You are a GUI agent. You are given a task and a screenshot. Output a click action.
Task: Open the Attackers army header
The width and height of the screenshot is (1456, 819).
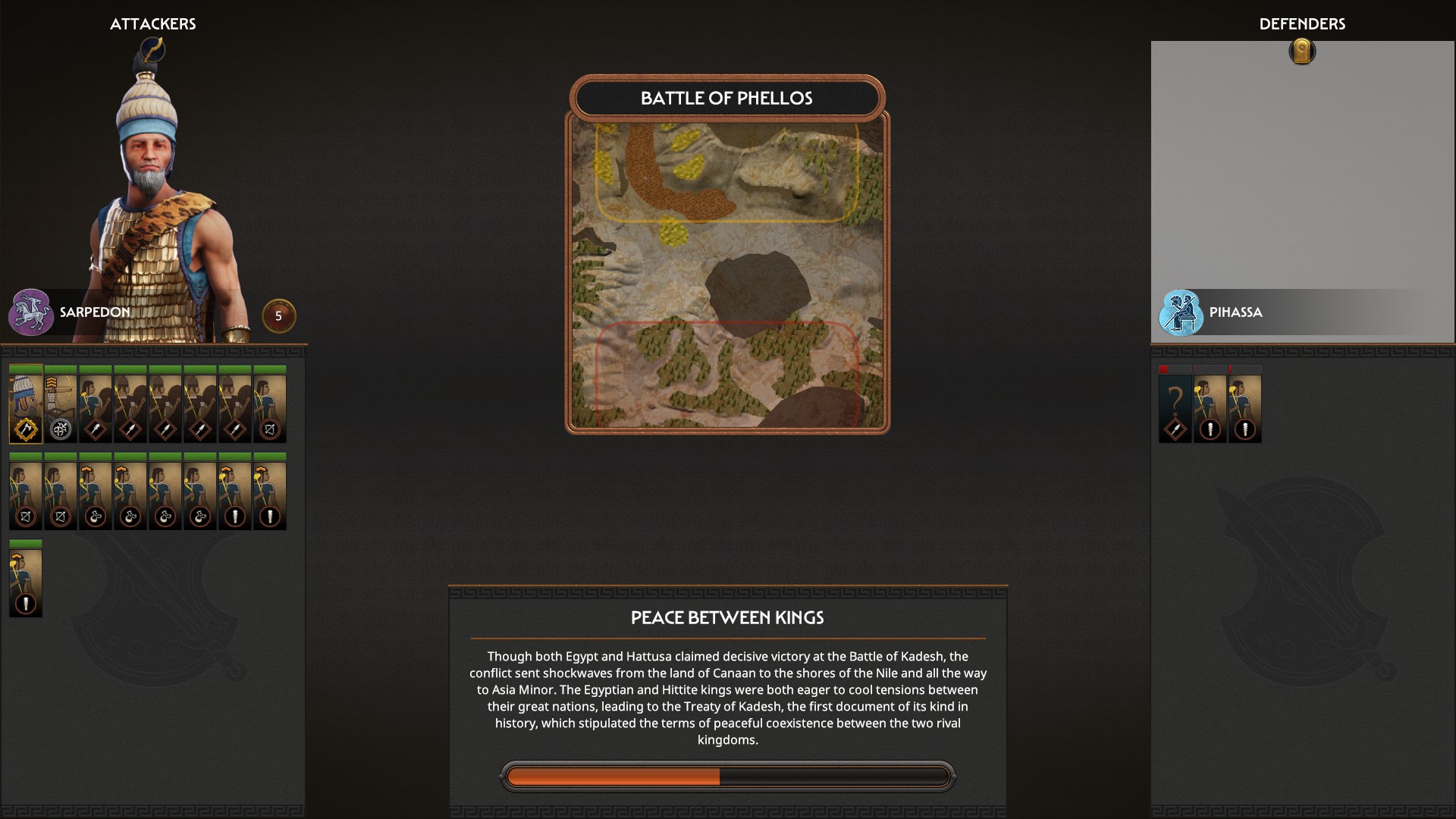(x=154, y=24)
